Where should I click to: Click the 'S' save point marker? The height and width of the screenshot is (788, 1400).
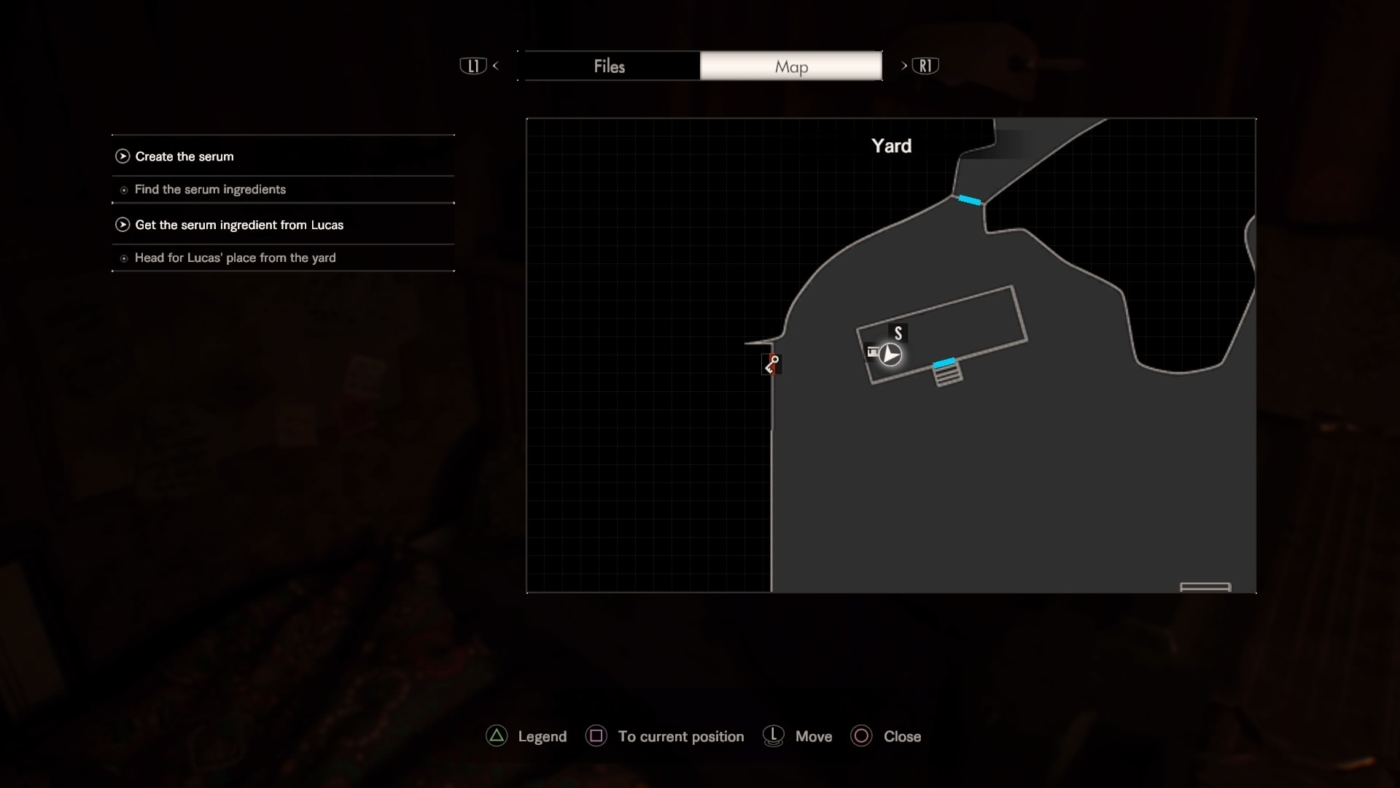coord(898,334)
